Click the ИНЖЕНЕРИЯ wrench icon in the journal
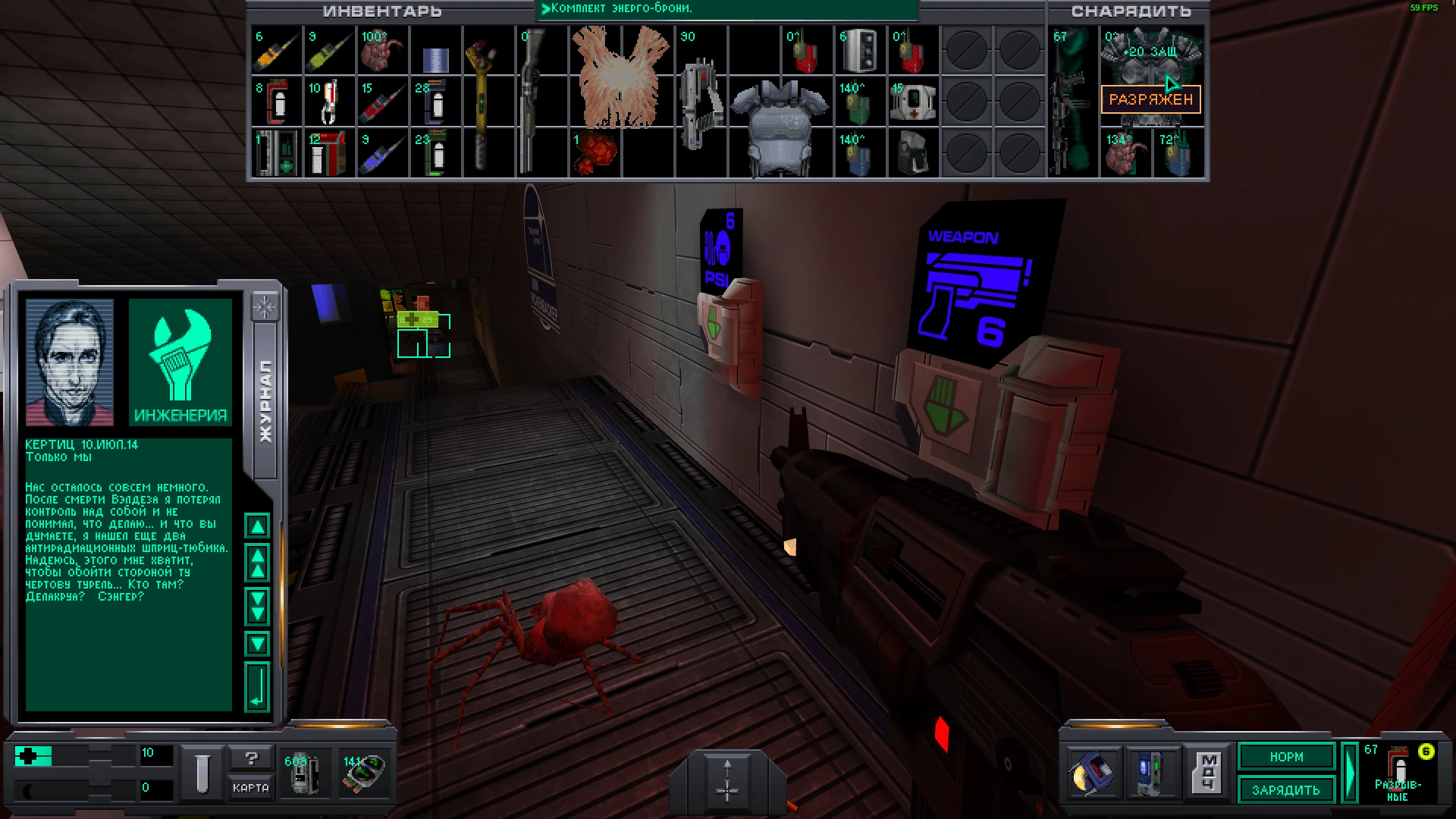The image size is (1456, 819). tap(180, 362)
